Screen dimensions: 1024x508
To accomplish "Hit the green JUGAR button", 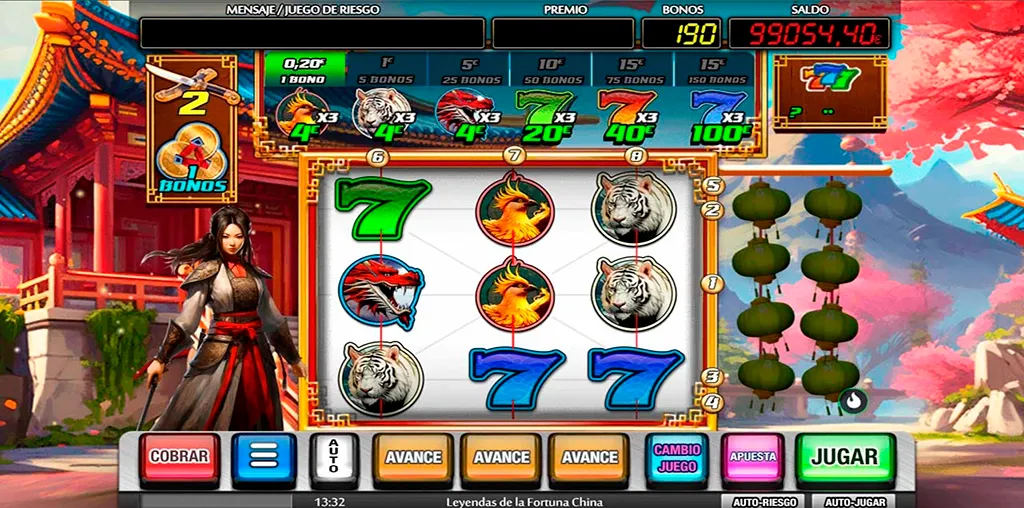I will (845, 457).
